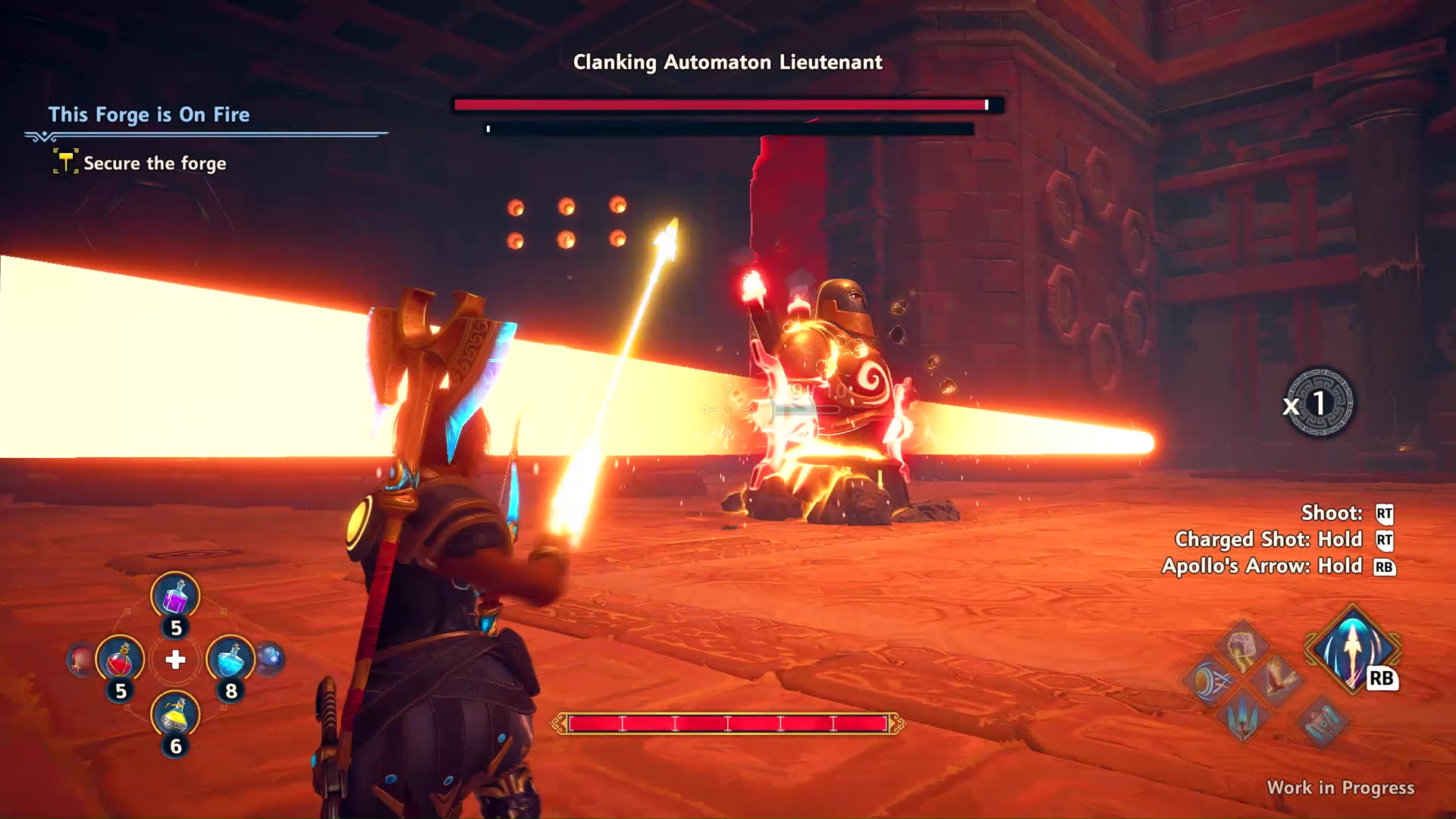Select the purple potion slot
The height and width of the screenshot is (819, 1456).
pyautogui.click(x=175, y=596)
